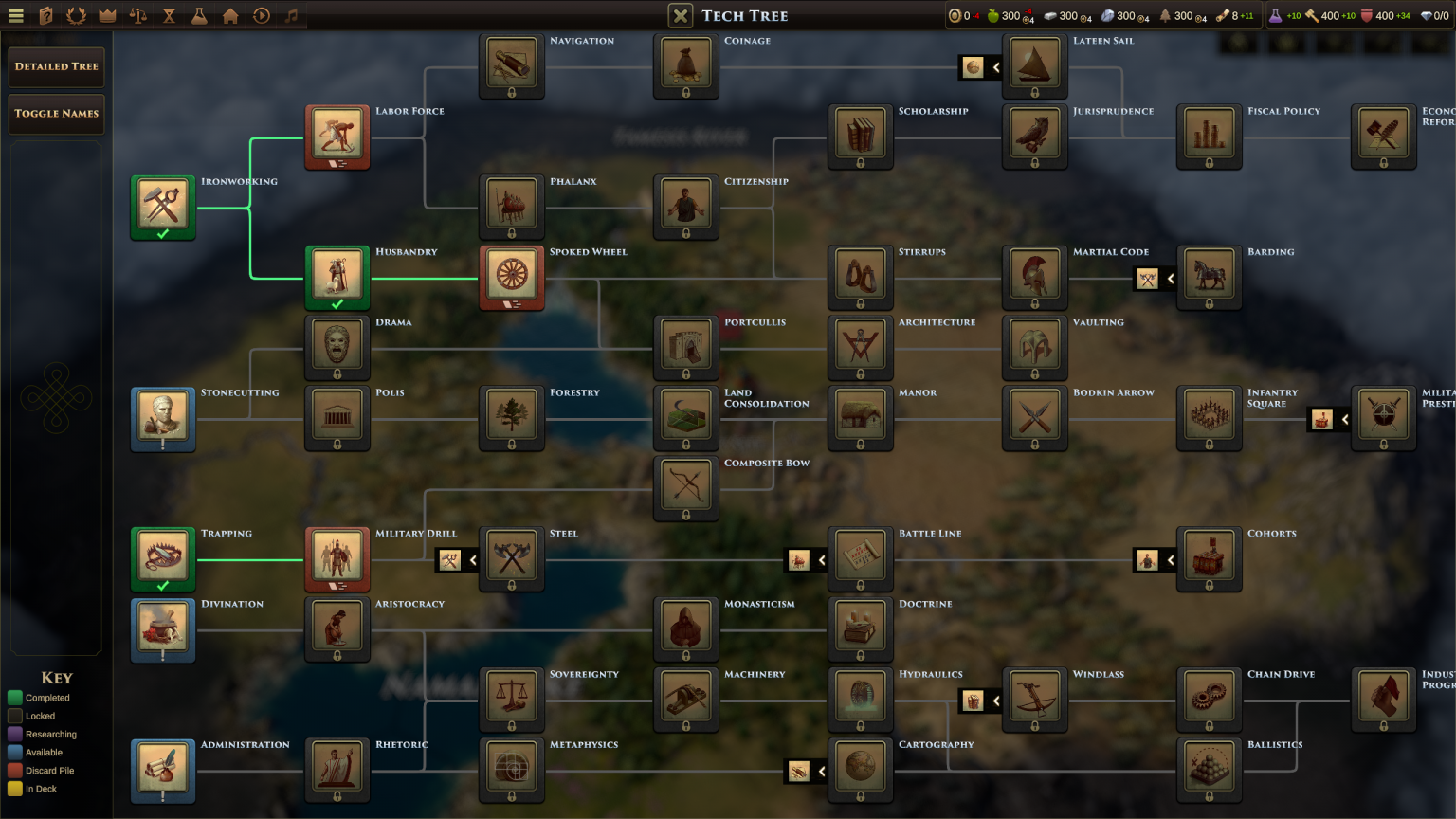This screenshot has height=819, width=1456.
Task: Toggle Names on the tech tree
Action: (x=56, y=113)
